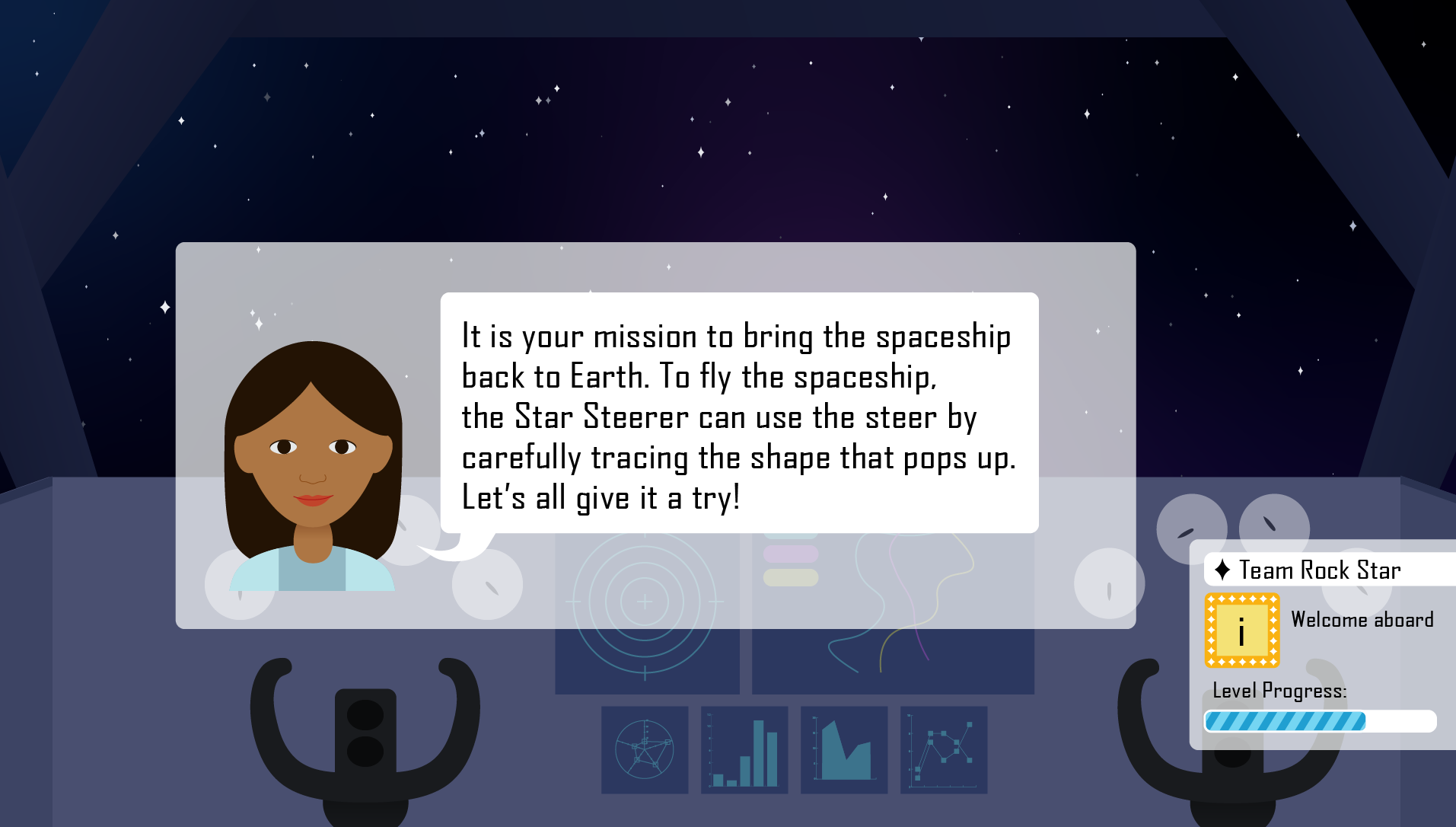This screenshot has height=827, width=1456.
Task: Toggle the teal legend pill above the line display
Action: 790,535
